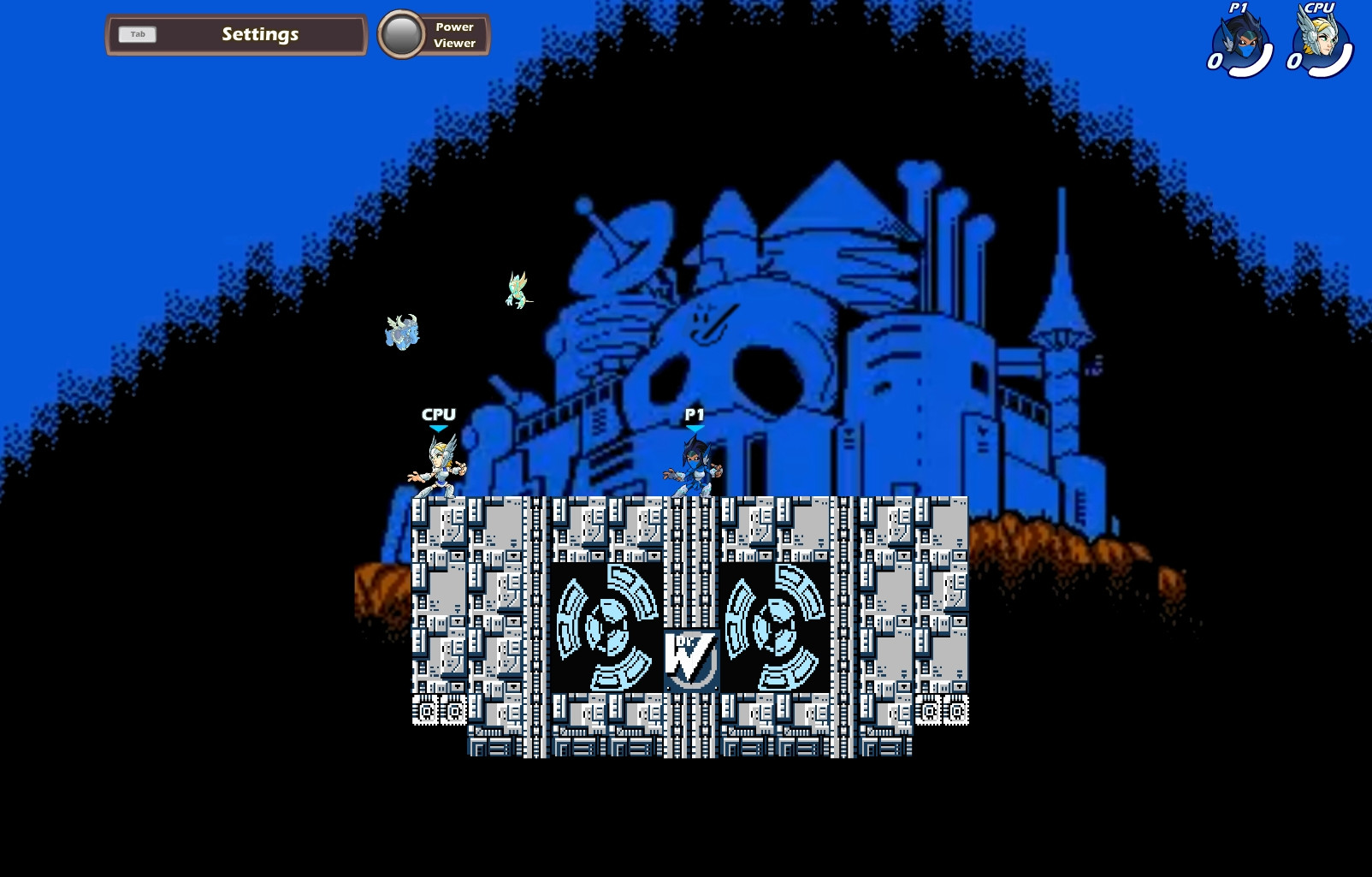Click the CPU valkyrie character portrait
The image size is (1372, 877).
click(1322, 38)
